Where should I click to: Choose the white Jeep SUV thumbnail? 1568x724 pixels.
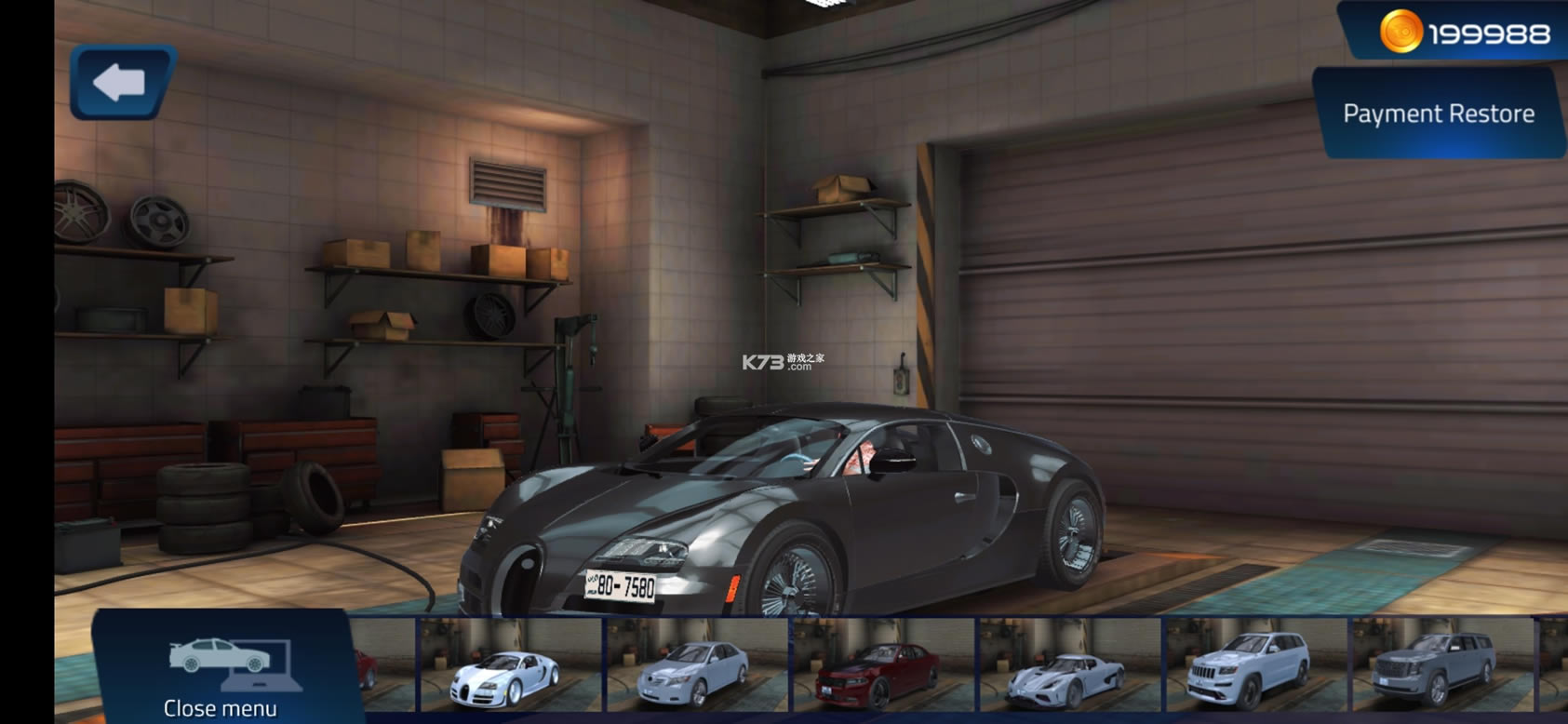1254,665
